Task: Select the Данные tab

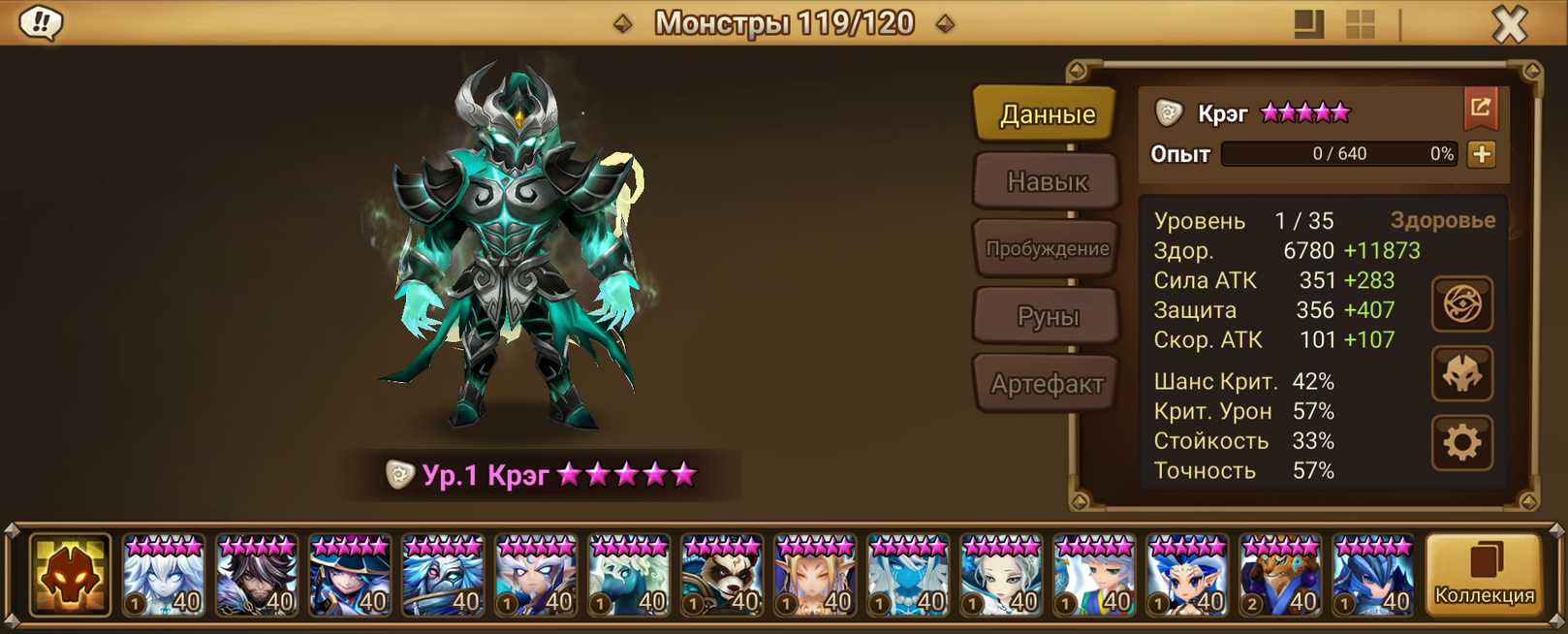Action: (1047, 114)
